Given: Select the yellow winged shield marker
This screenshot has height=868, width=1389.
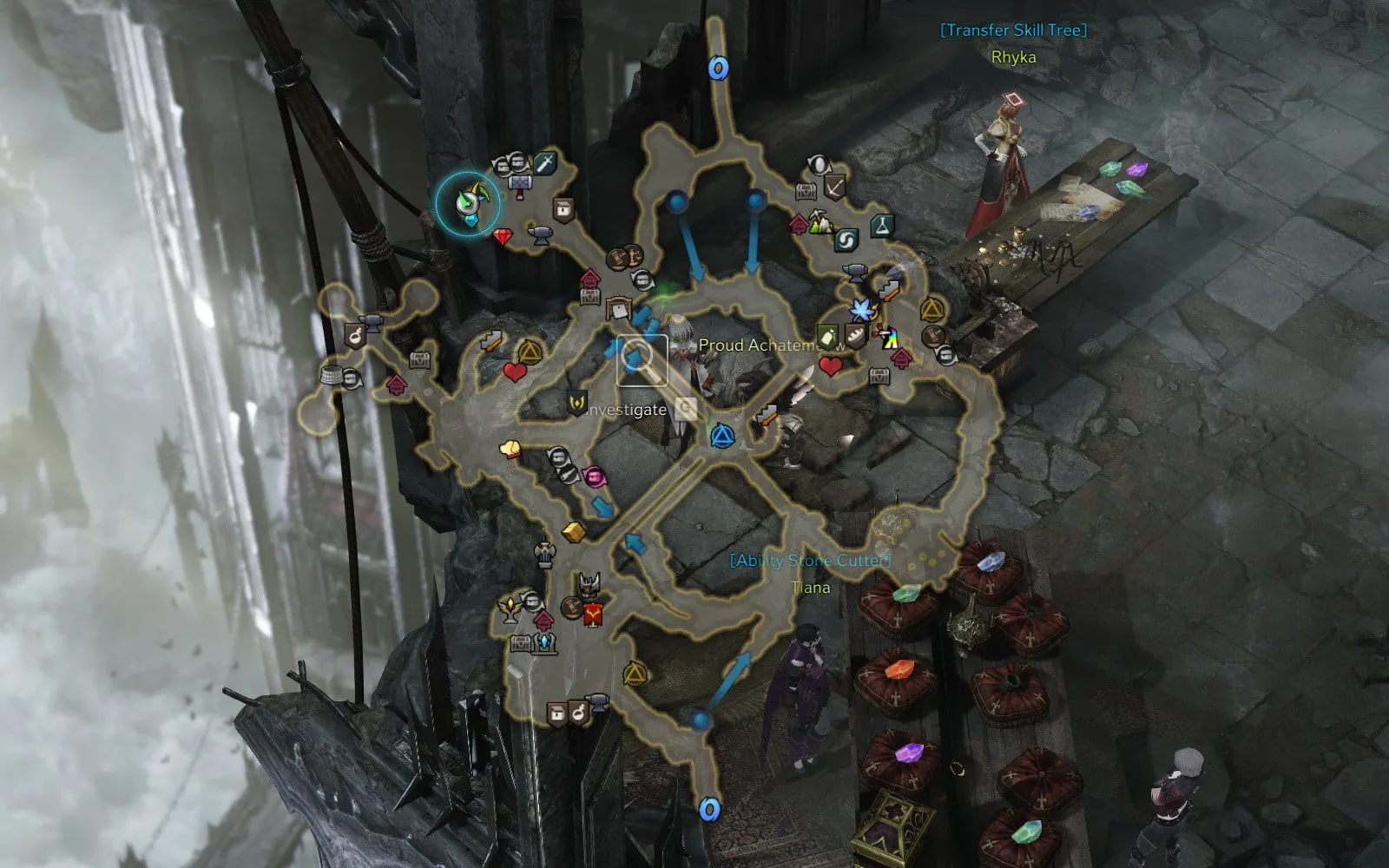Looking at the screenshot, I should pyautogui.click(x=576, y=403).
